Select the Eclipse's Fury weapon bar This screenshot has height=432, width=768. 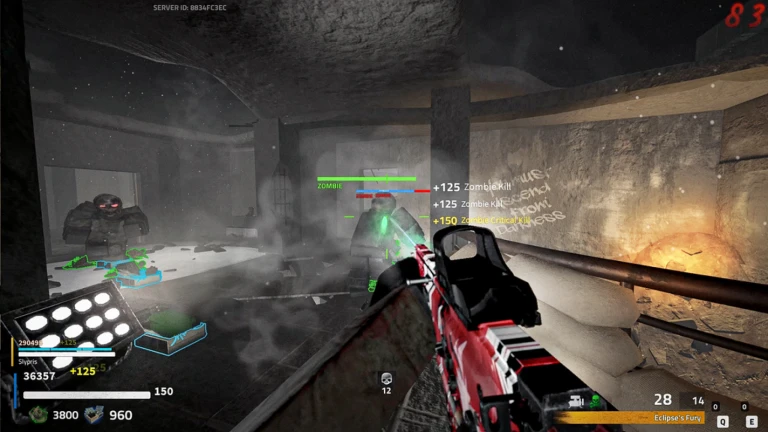pyautogui.click(x=661, y=418)
